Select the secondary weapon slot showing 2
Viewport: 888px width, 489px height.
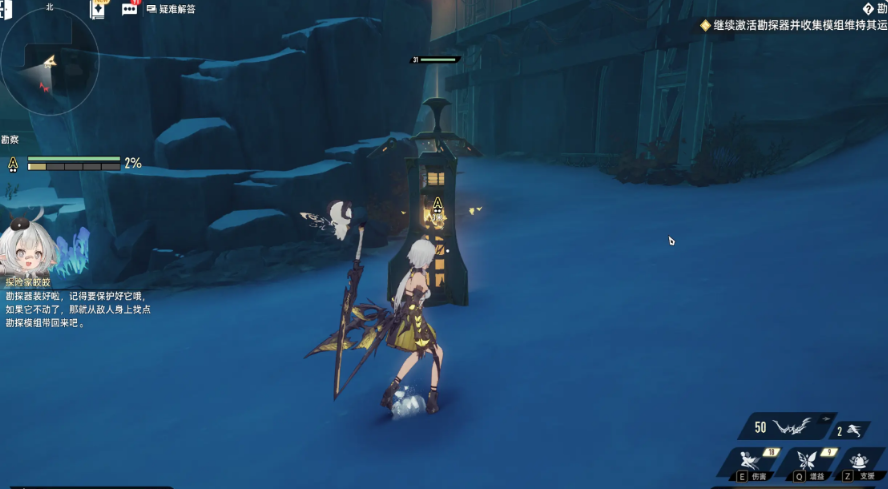point(850,430)
